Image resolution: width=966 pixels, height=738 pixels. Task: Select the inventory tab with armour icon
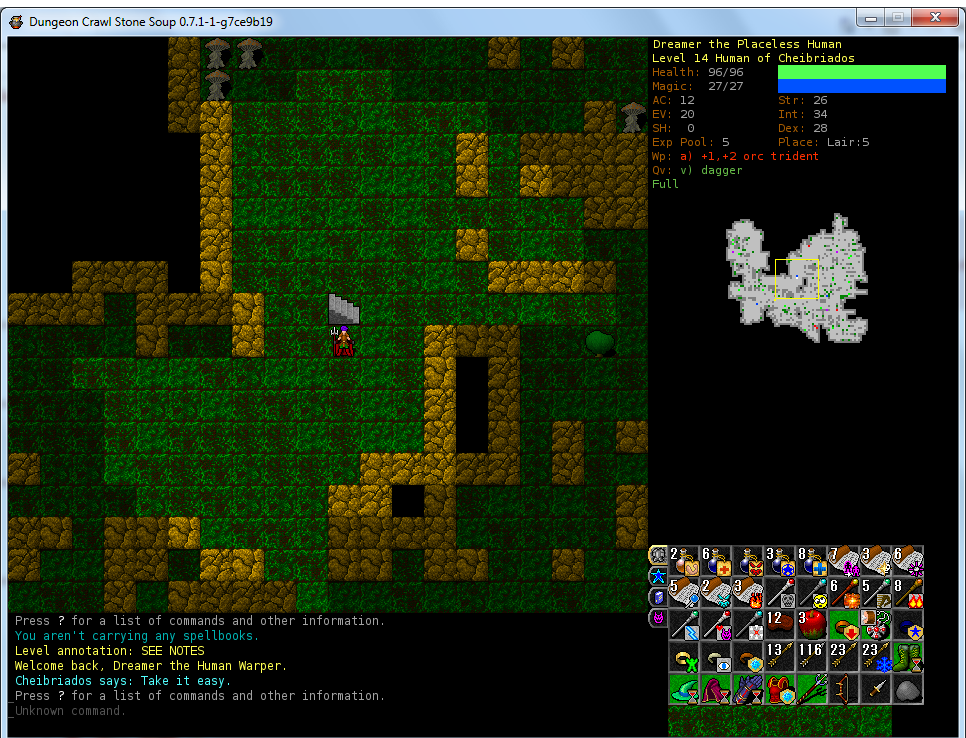(x=658, y=555)
